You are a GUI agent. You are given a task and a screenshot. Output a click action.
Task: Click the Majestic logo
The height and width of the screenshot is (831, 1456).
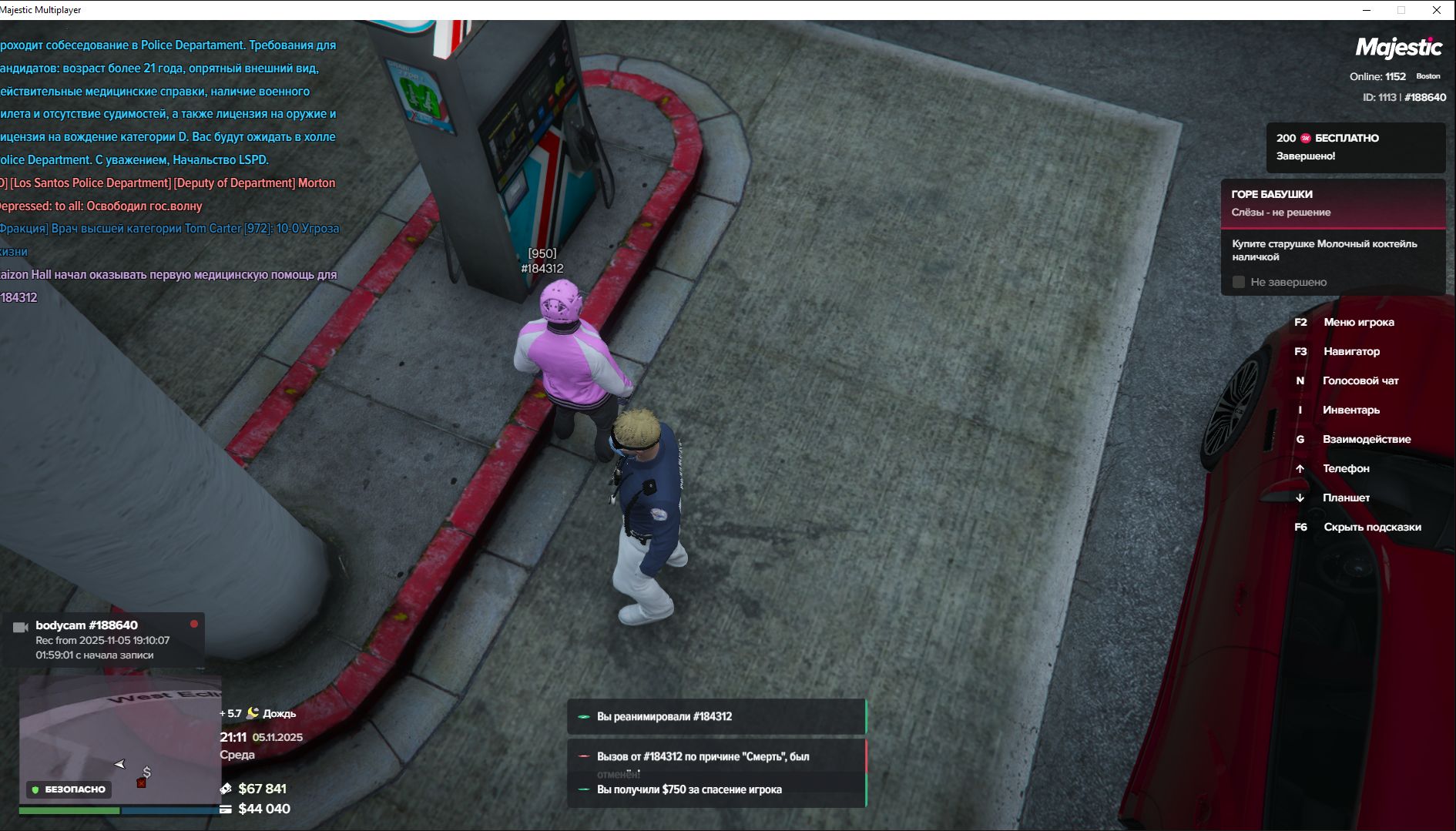[1398, 48]
